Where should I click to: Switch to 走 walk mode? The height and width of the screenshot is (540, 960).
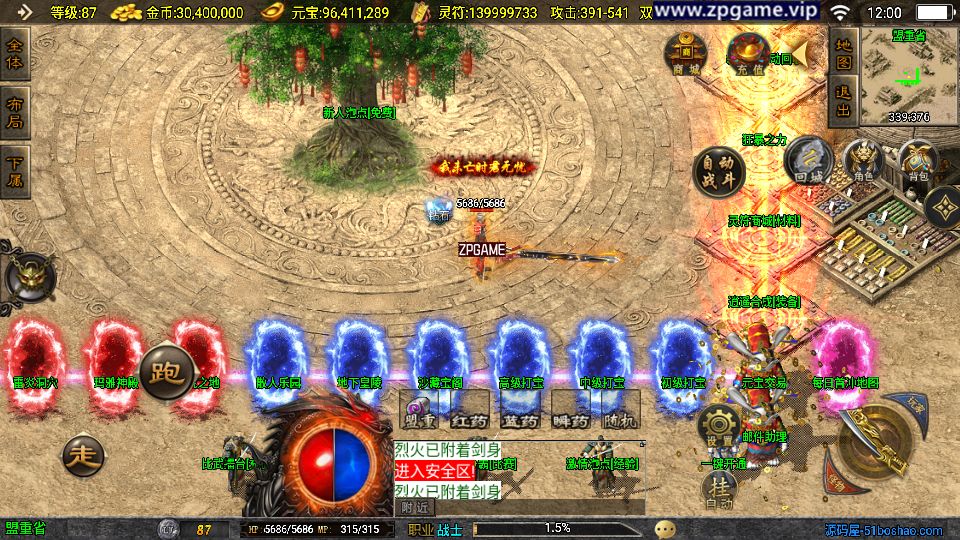[83, 456]
